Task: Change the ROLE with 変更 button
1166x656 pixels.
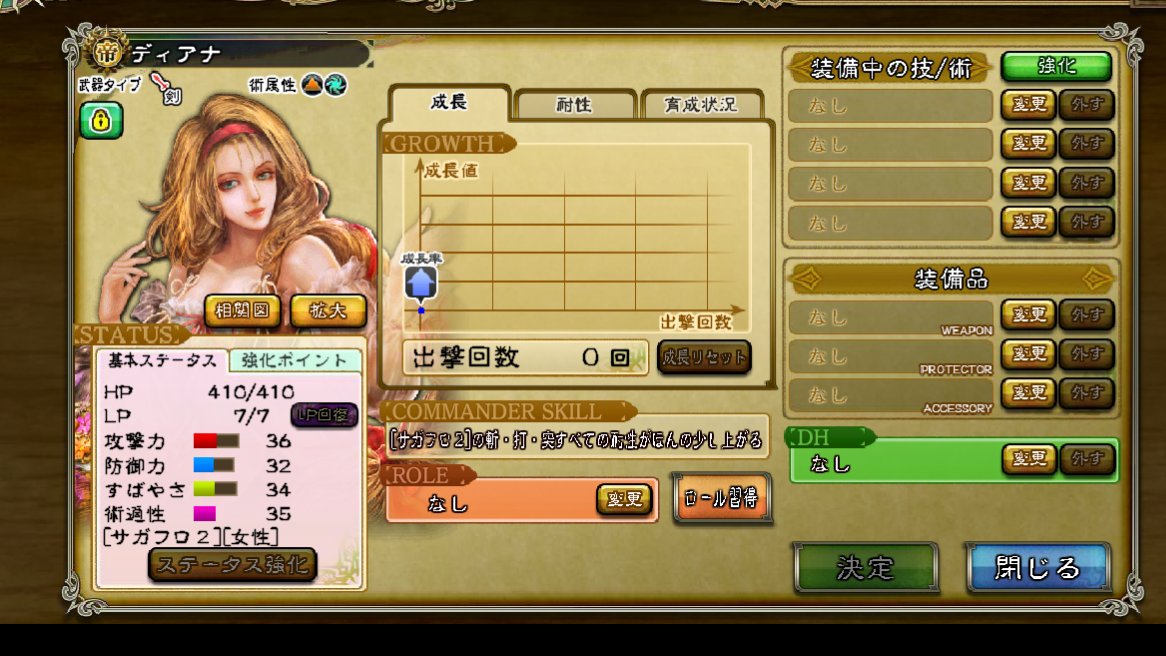Action: (624, 498)
